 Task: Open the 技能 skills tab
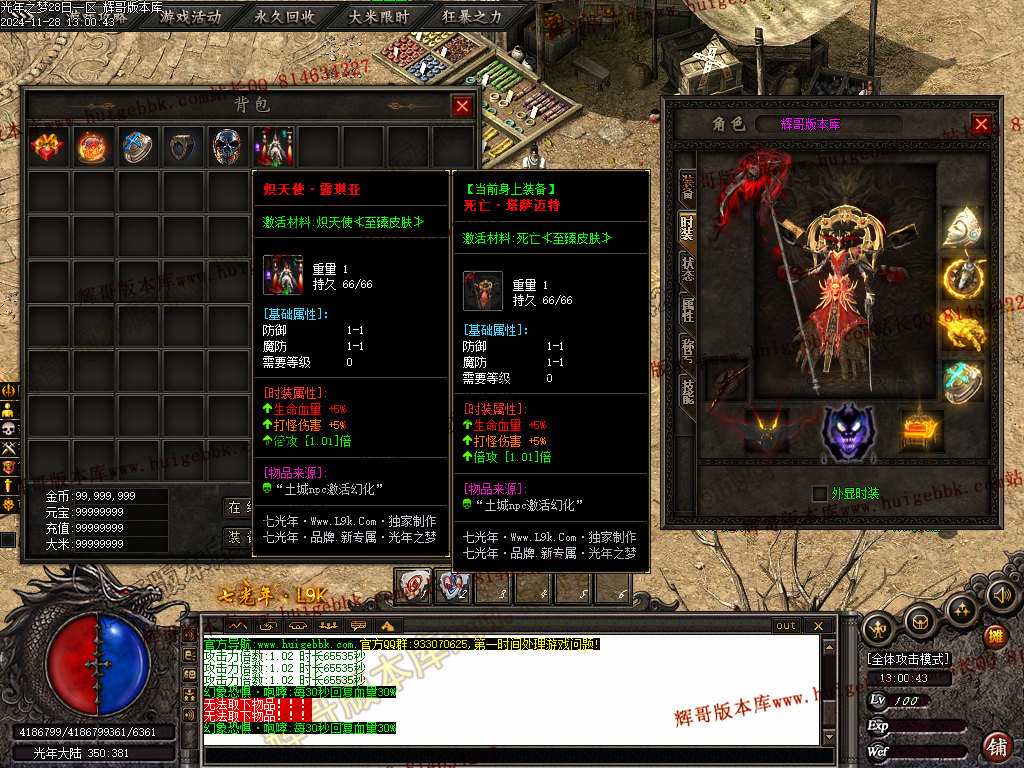688,391
